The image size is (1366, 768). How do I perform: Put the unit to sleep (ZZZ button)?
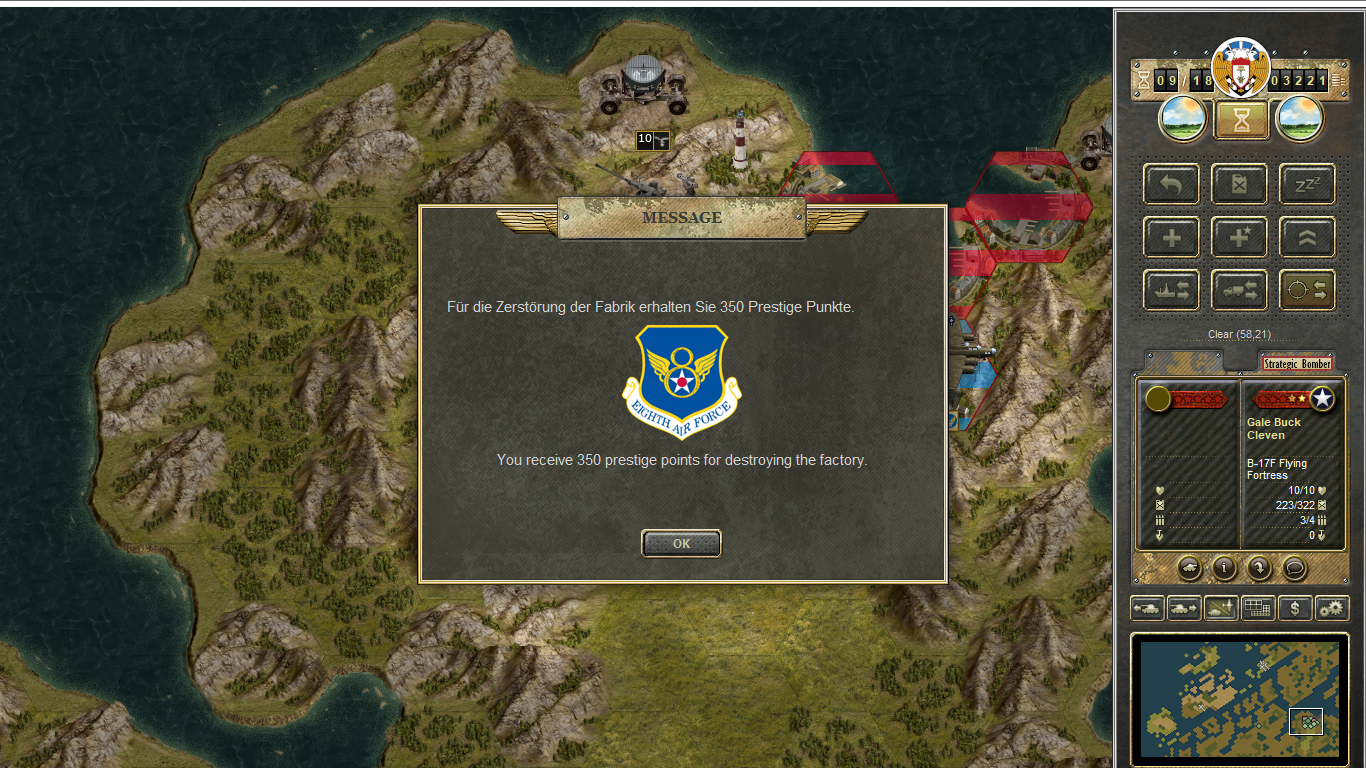1307,185
